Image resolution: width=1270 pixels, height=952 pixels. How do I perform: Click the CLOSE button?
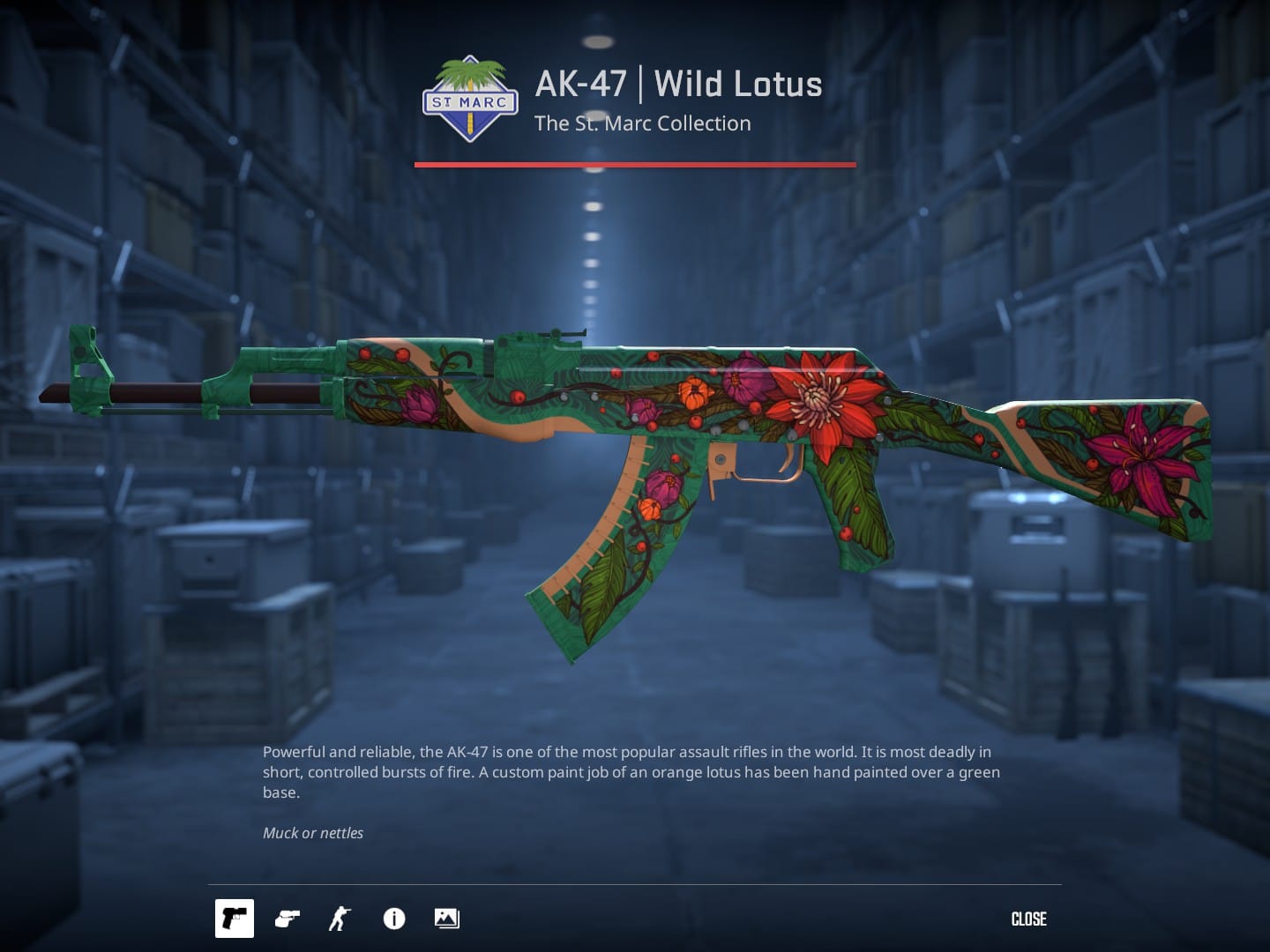point(1028,919)
